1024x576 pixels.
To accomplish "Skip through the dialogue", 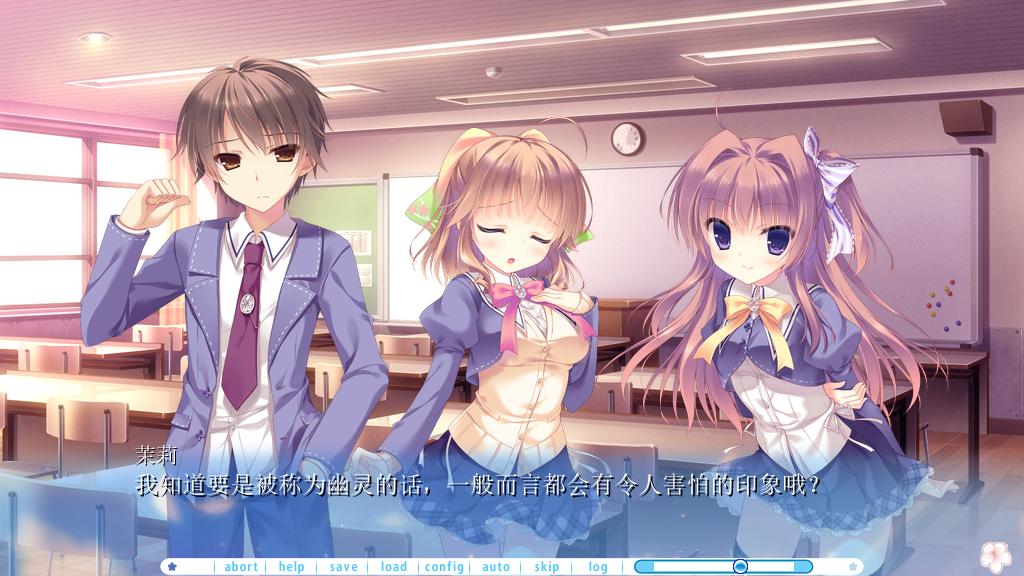I will click(547, 567).
